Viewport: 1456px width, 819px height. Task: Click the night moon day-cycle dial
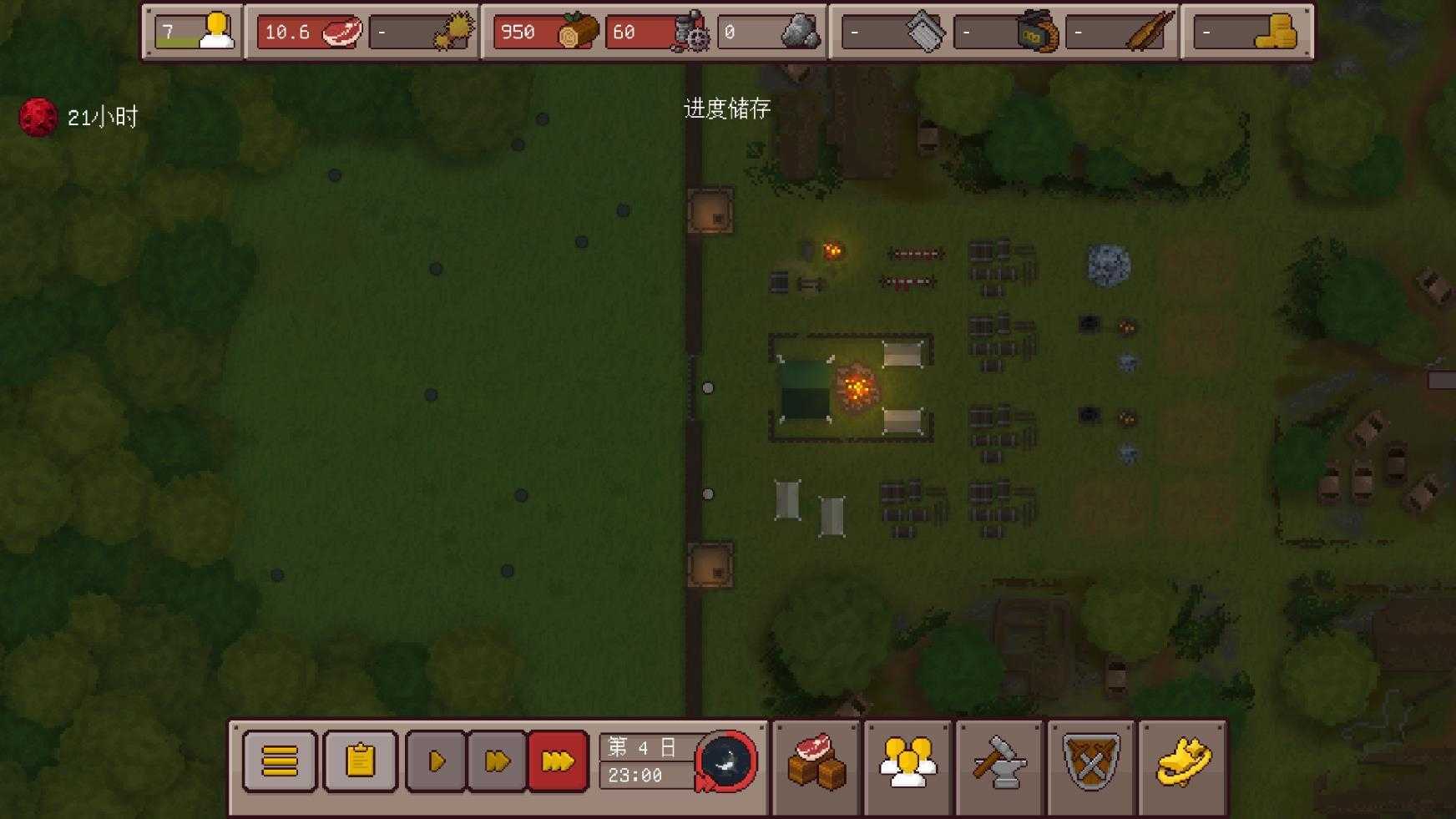coord(725,761)
